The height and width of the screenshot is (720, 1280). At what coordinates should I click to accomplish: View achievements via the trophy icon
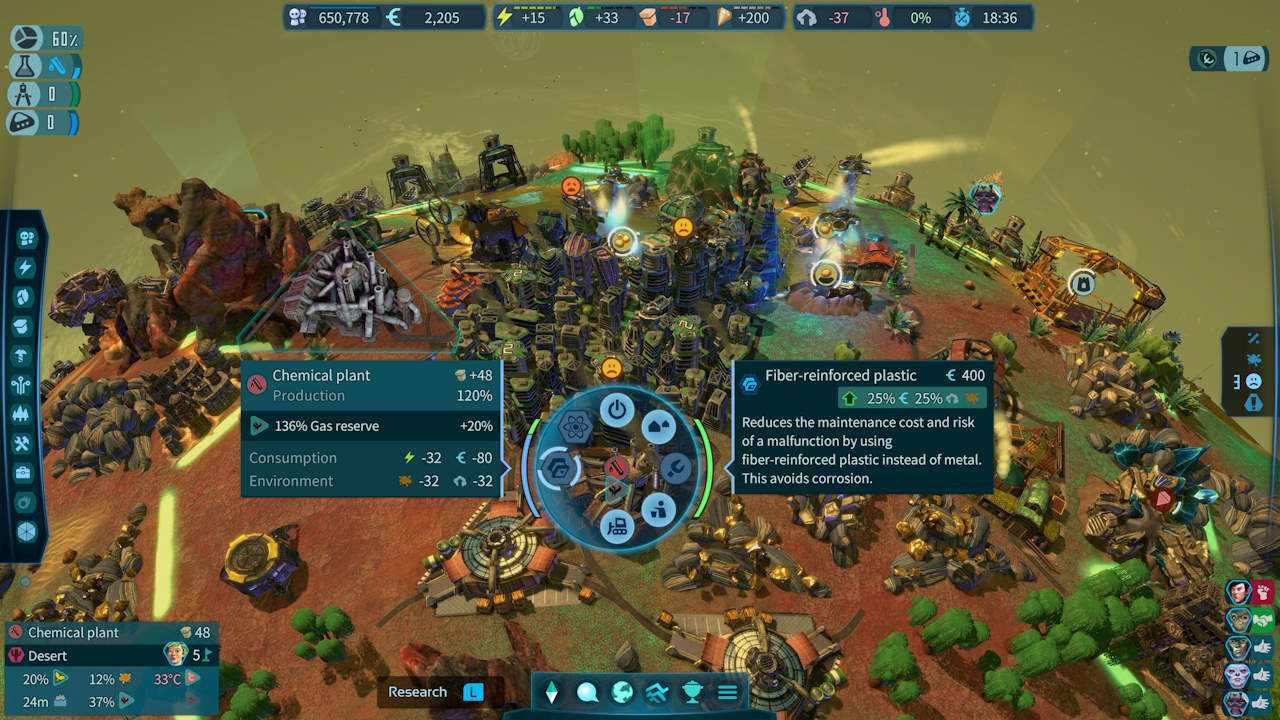pyautogui.click(x=692, y=691)
